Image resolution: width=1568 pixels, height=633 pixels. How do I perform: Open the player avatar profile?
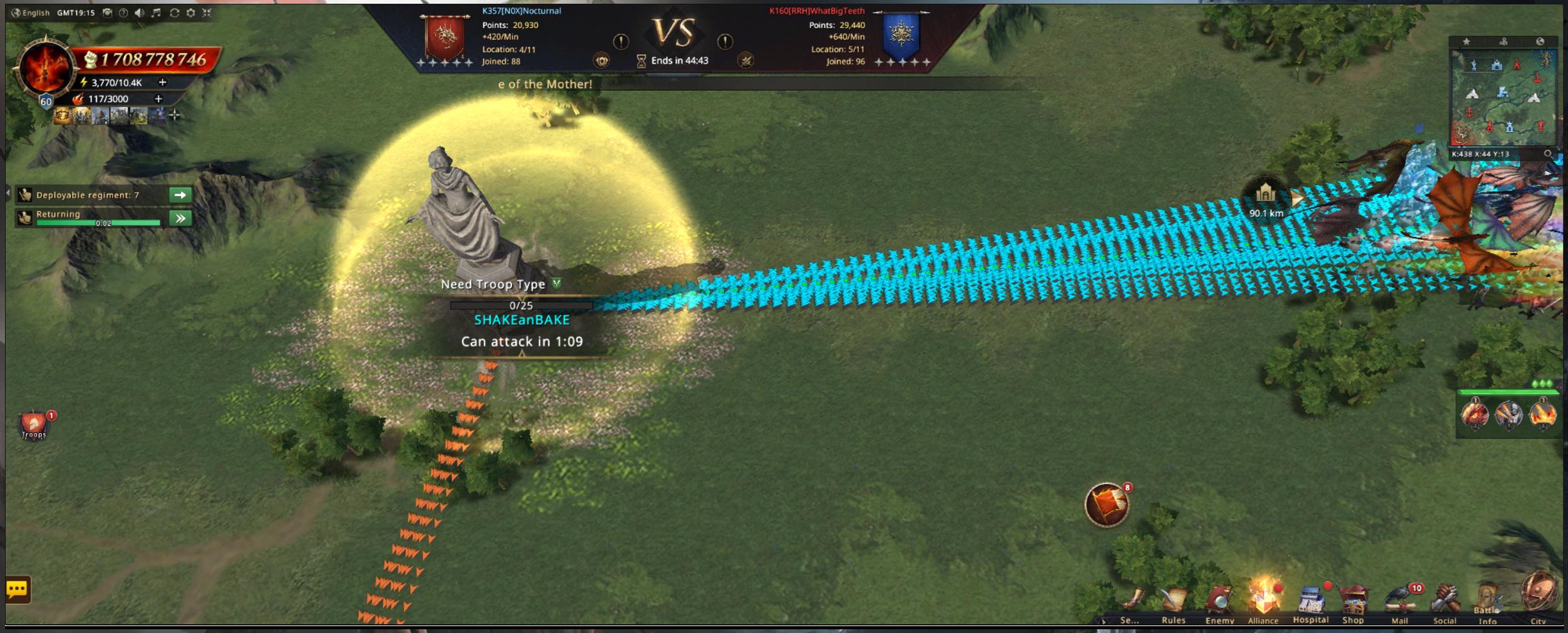45,69
